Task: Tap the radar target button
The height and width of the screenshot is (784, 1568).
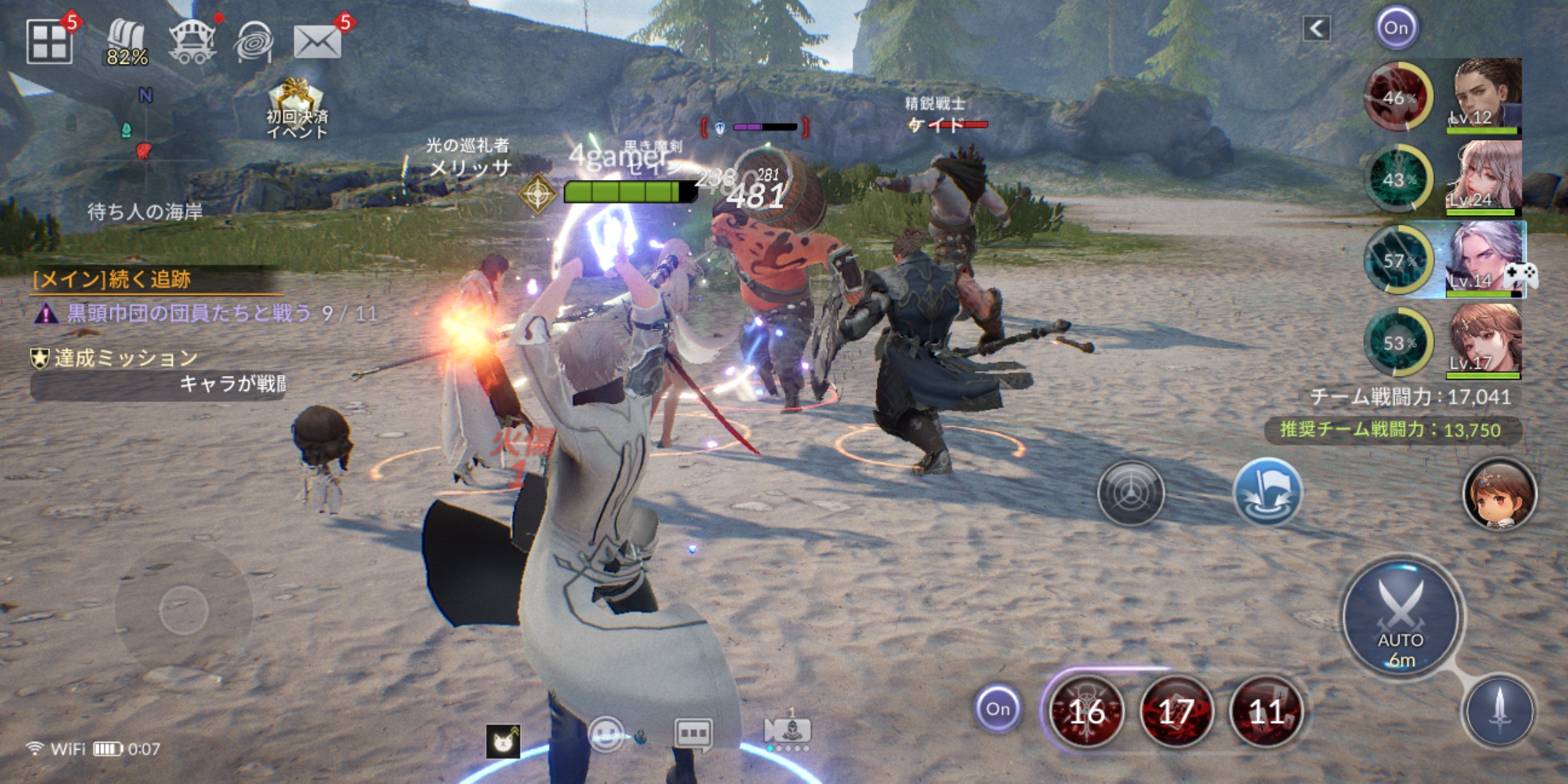Action: [x=1131, y=494]
